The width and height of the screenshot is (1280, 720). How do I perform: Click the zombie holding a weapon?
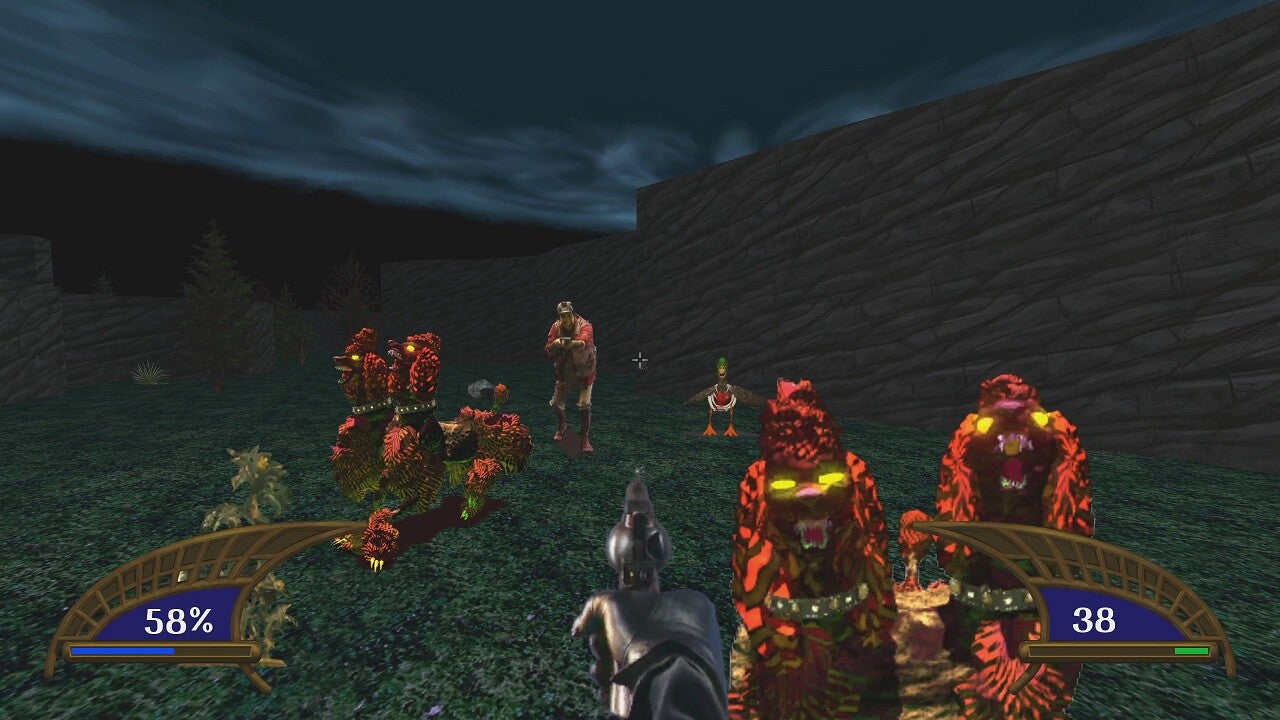pos(570,370)
